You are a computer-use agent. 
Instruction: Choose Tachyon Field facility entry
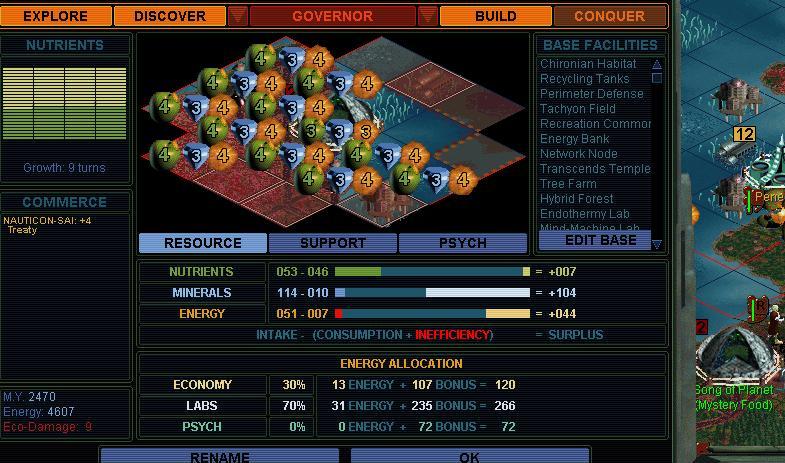point(577,109)
